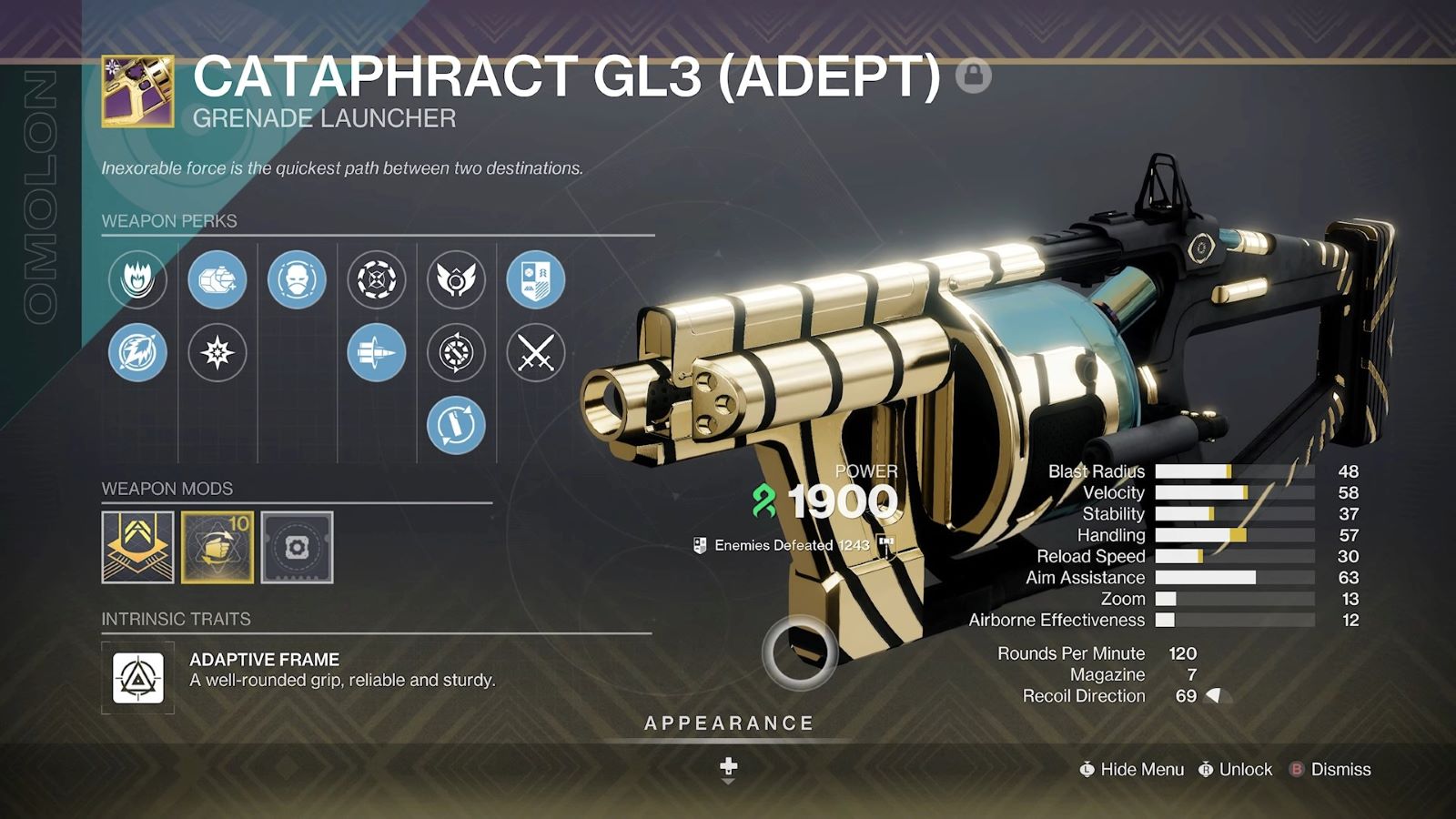Select the lightning bolt perk icon
The height and width of the screenshot is (819, 1456).
137,350
